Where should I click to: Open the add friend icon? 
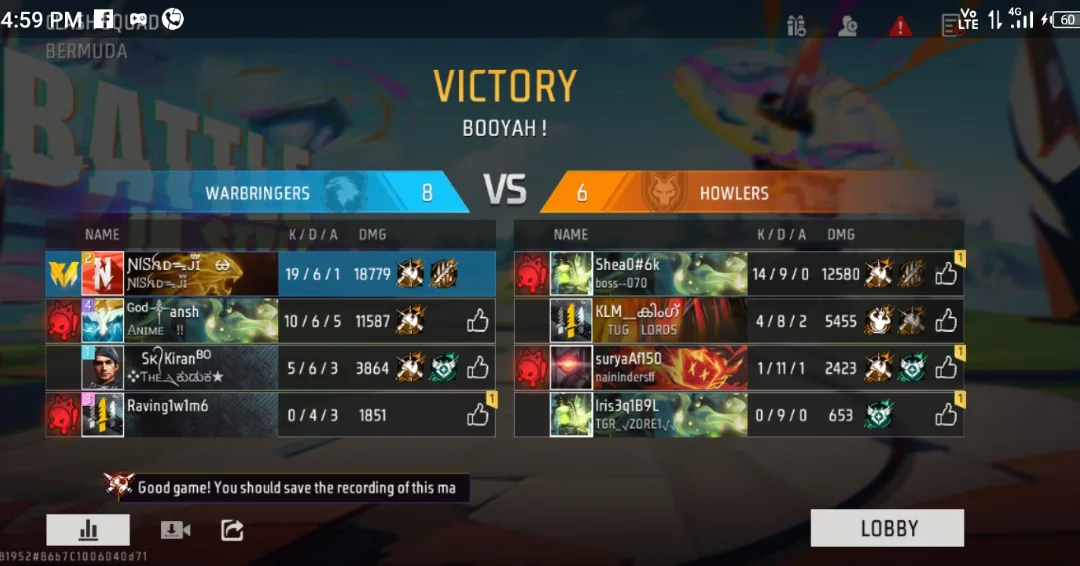tap(849, 26)
